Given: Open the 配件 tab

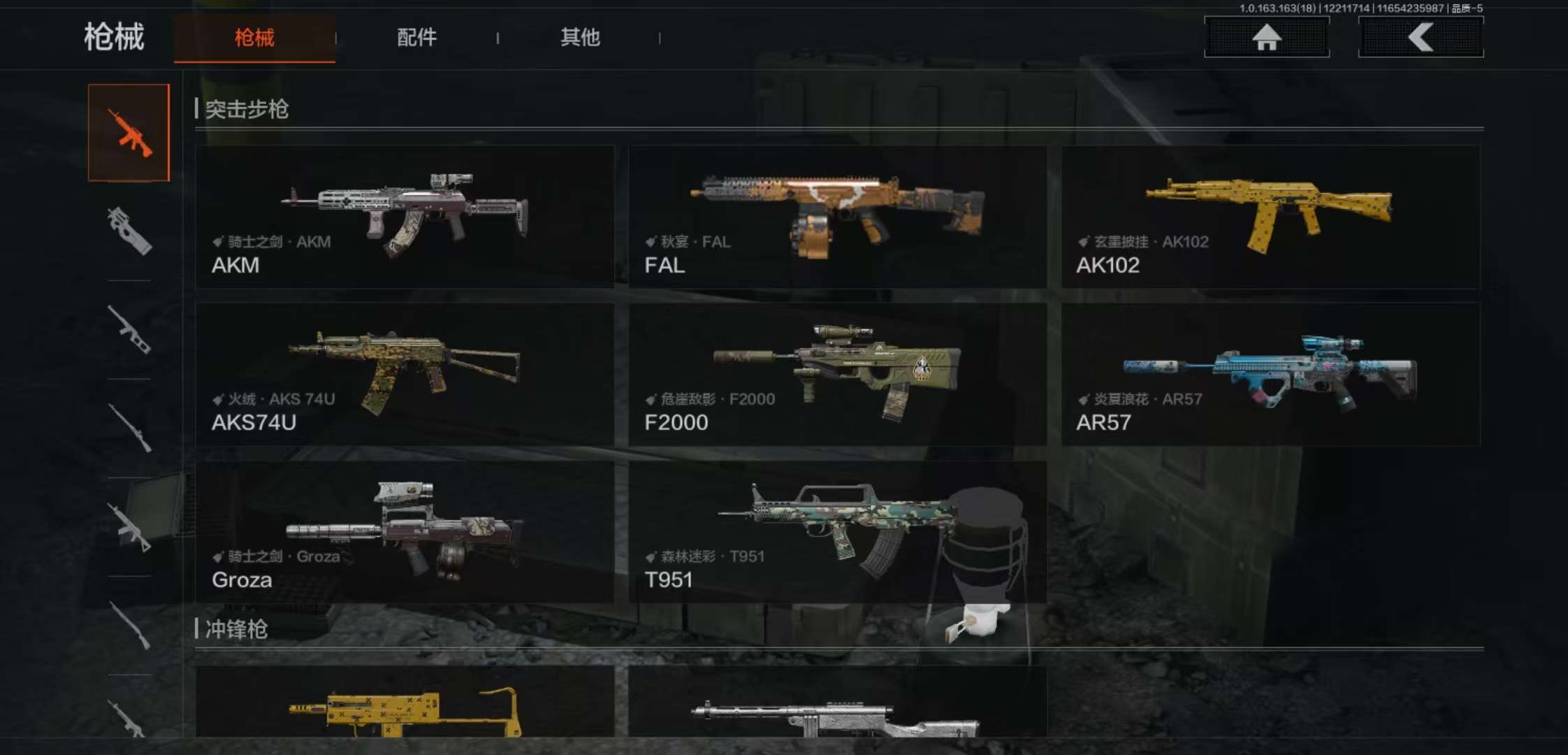Looking at the screenshot, I should 416,38.
